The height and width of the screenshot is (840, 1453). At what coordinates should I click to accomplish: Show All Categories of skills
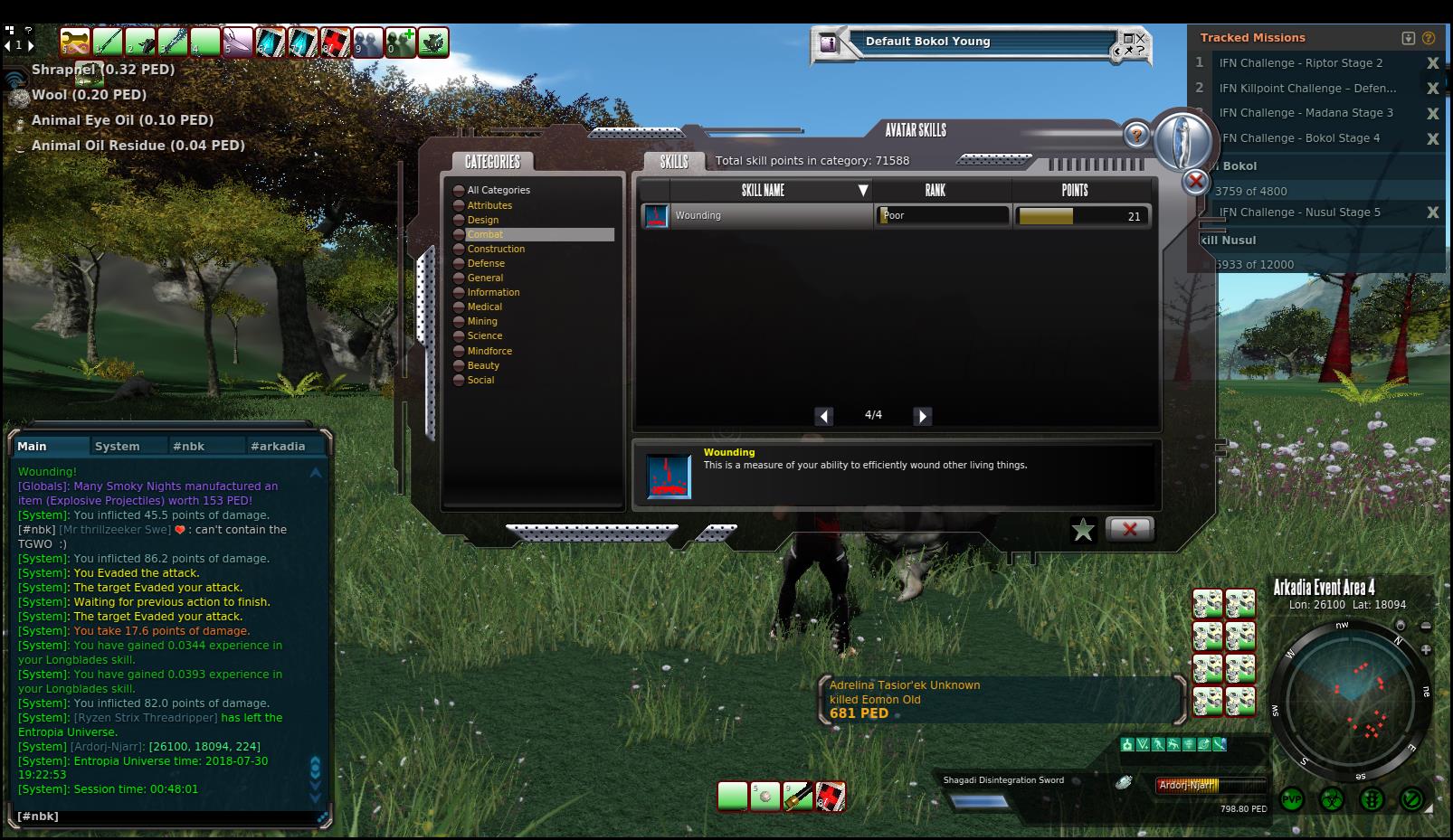[499, 191]
